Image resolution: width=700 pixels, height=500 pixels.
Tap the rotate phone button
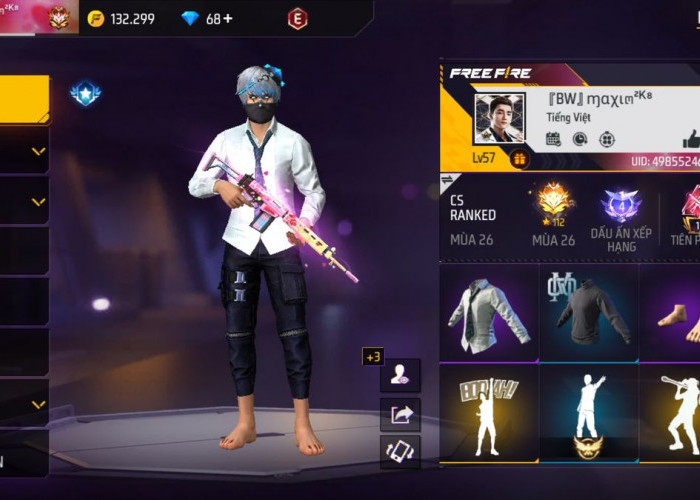(x=400, y=452)
